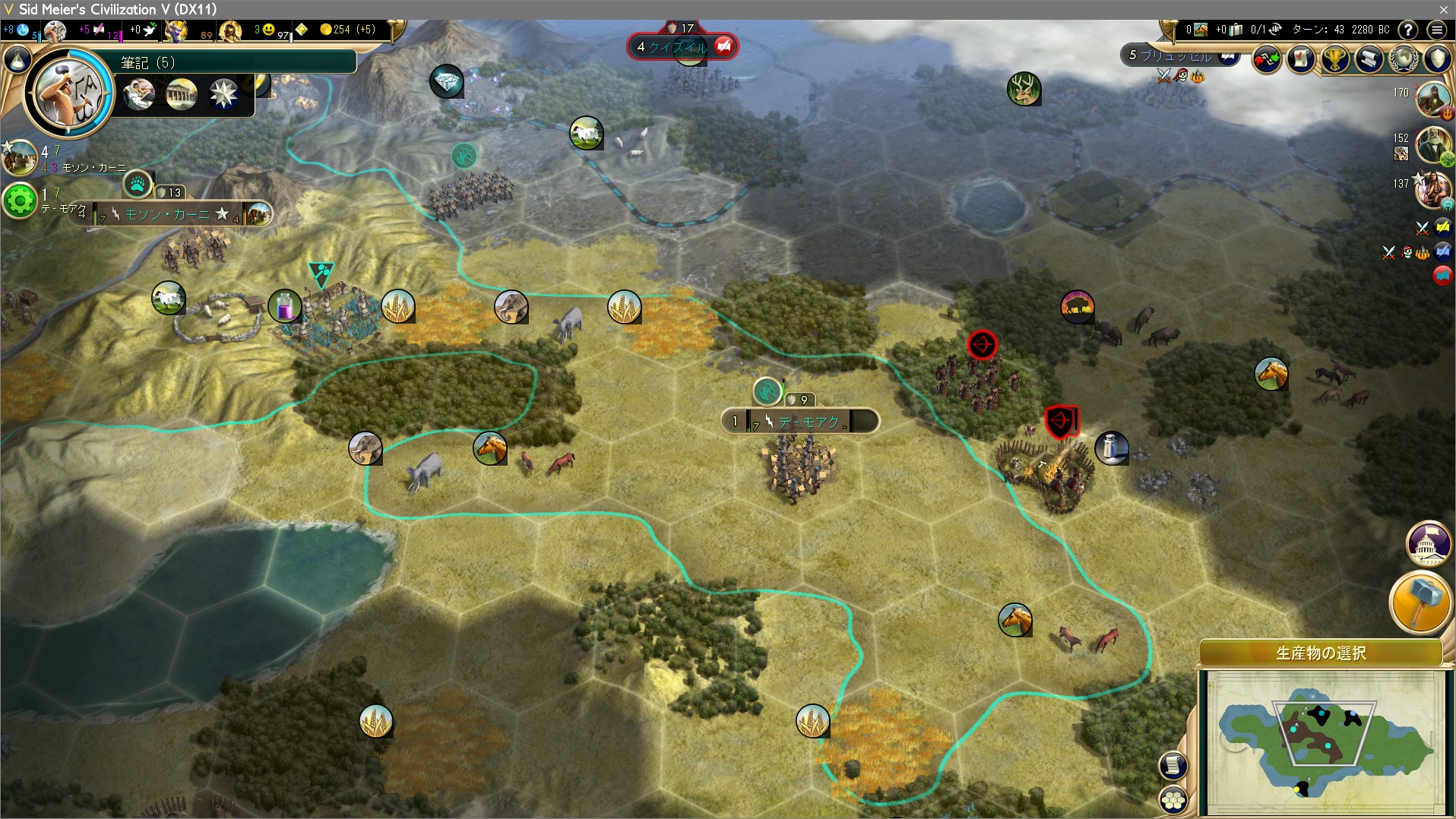Open the scroll icon beside the minimap
This screenshot has height=819, width=1456.
(1173, 765)
